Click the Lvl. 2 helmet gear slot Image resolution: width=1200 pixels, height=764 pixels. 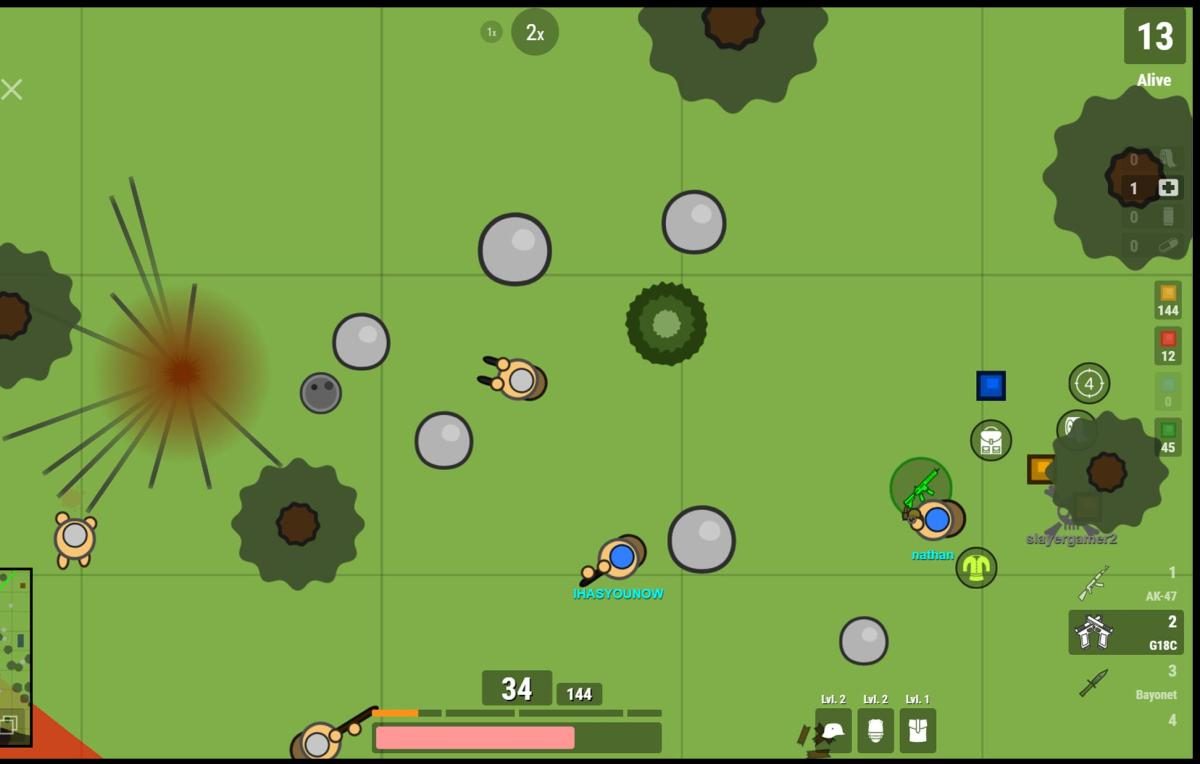(833, 730)
